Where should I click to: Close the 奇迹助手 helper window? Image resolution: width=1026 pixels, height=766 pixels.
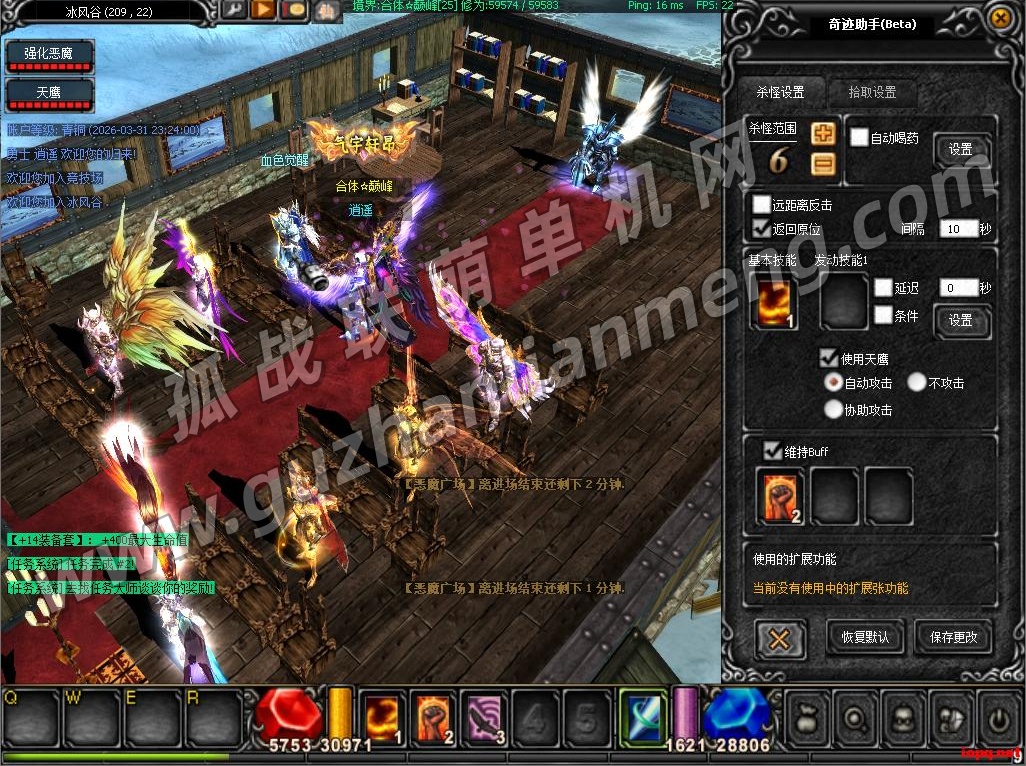point(999,18)
